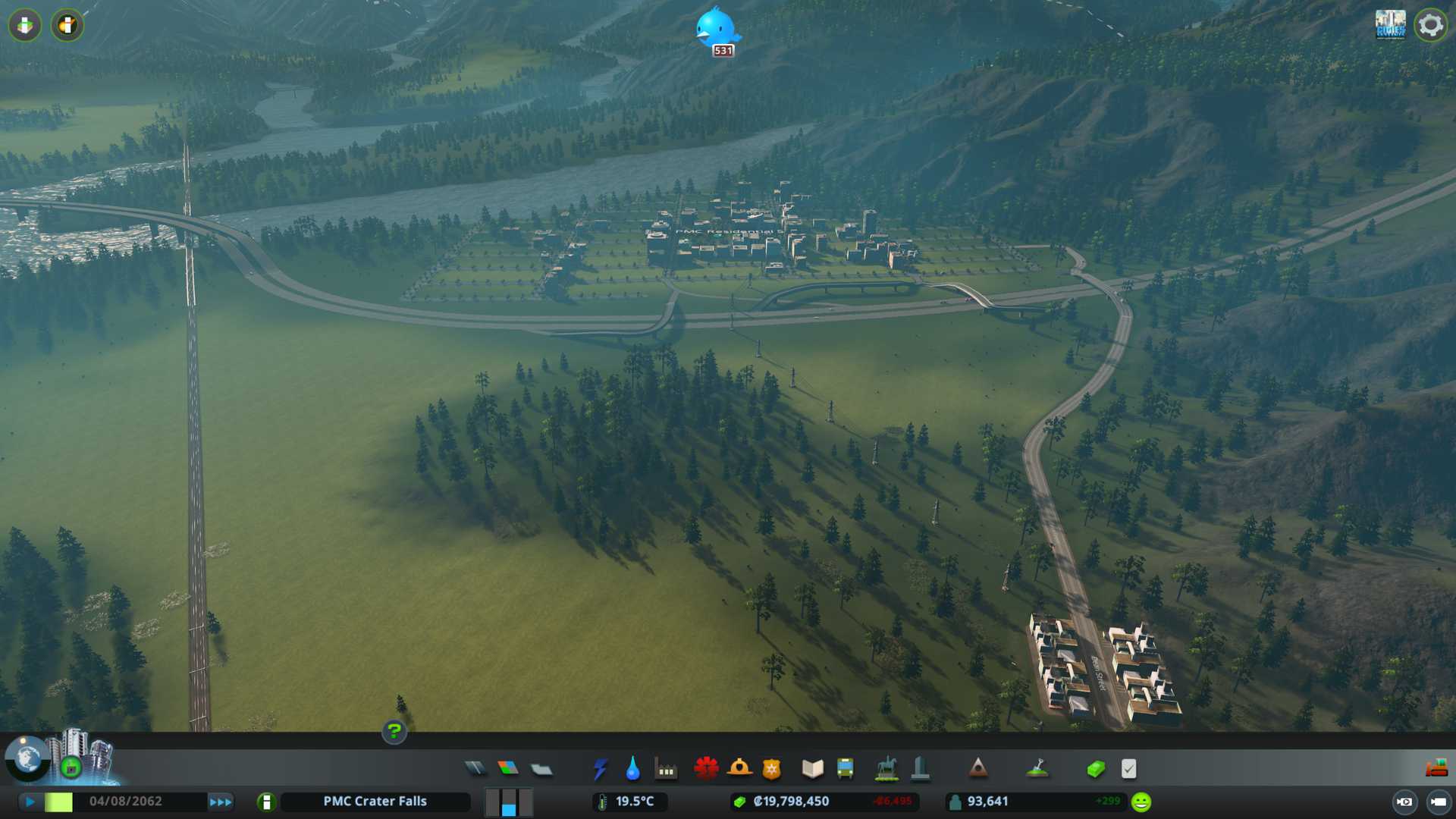
Task: Choose the red Healthcare services icon
Action: pyautogui.click(x=706, y=768)
